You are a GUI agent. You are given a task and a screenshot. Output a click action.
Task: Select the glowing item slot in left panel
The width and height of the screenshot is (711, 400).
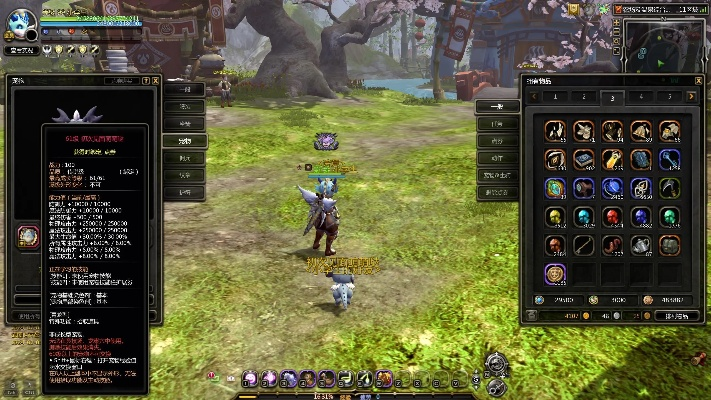[27, 236]
